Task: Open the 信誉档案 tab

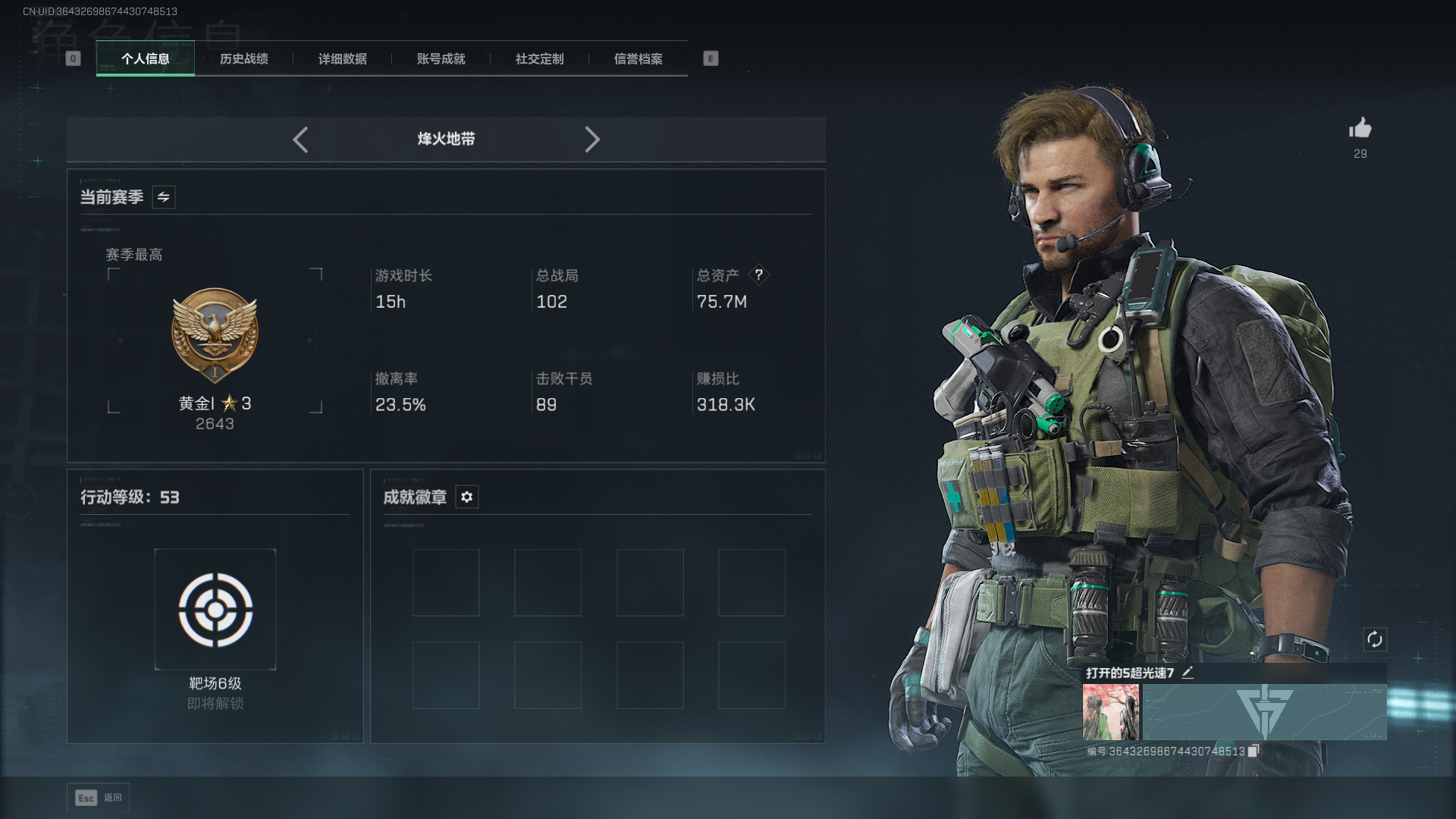Action: coord(639,58)
